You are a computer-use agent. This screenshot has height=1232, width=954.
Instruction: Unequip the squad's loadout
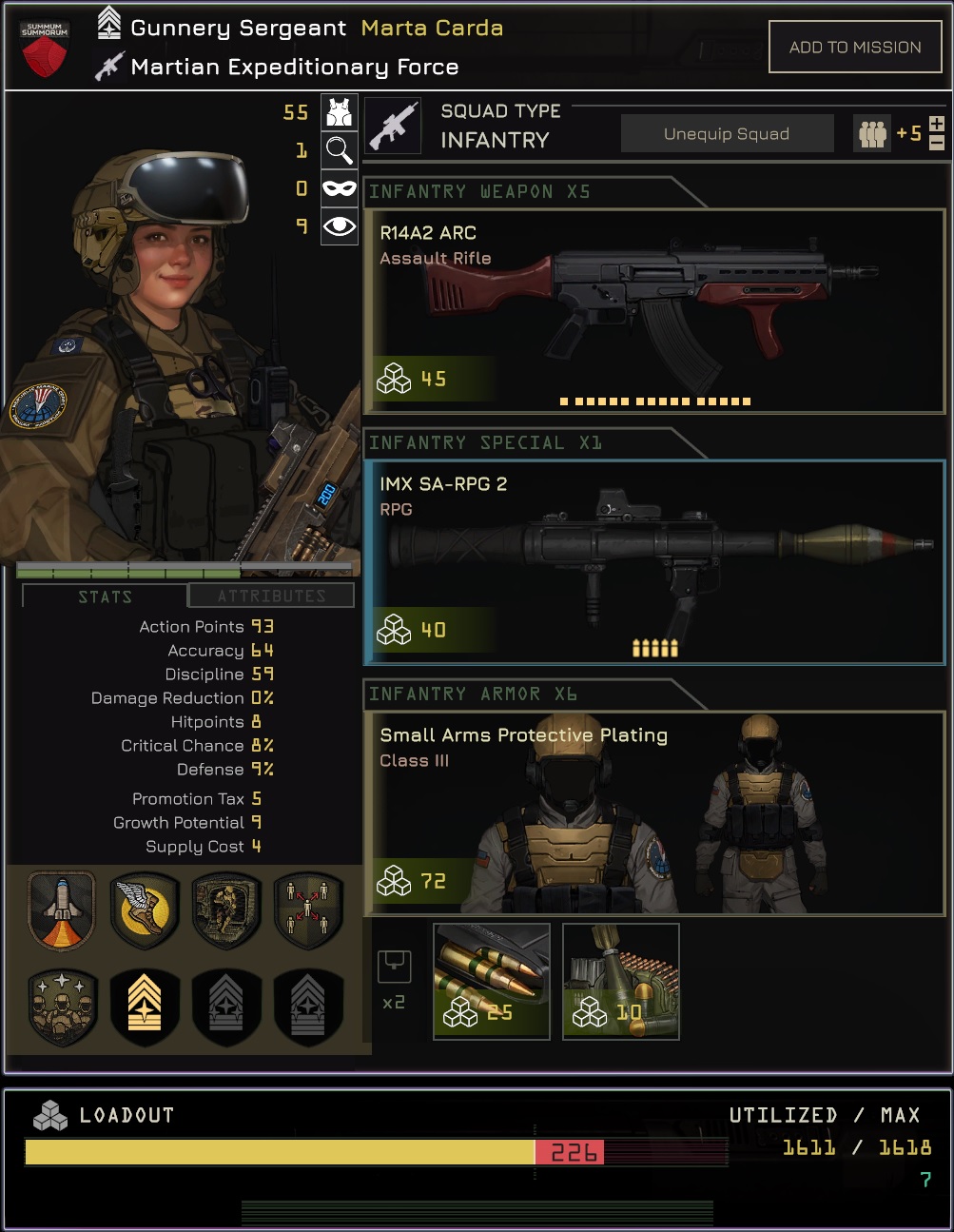[x=727, y=134]
